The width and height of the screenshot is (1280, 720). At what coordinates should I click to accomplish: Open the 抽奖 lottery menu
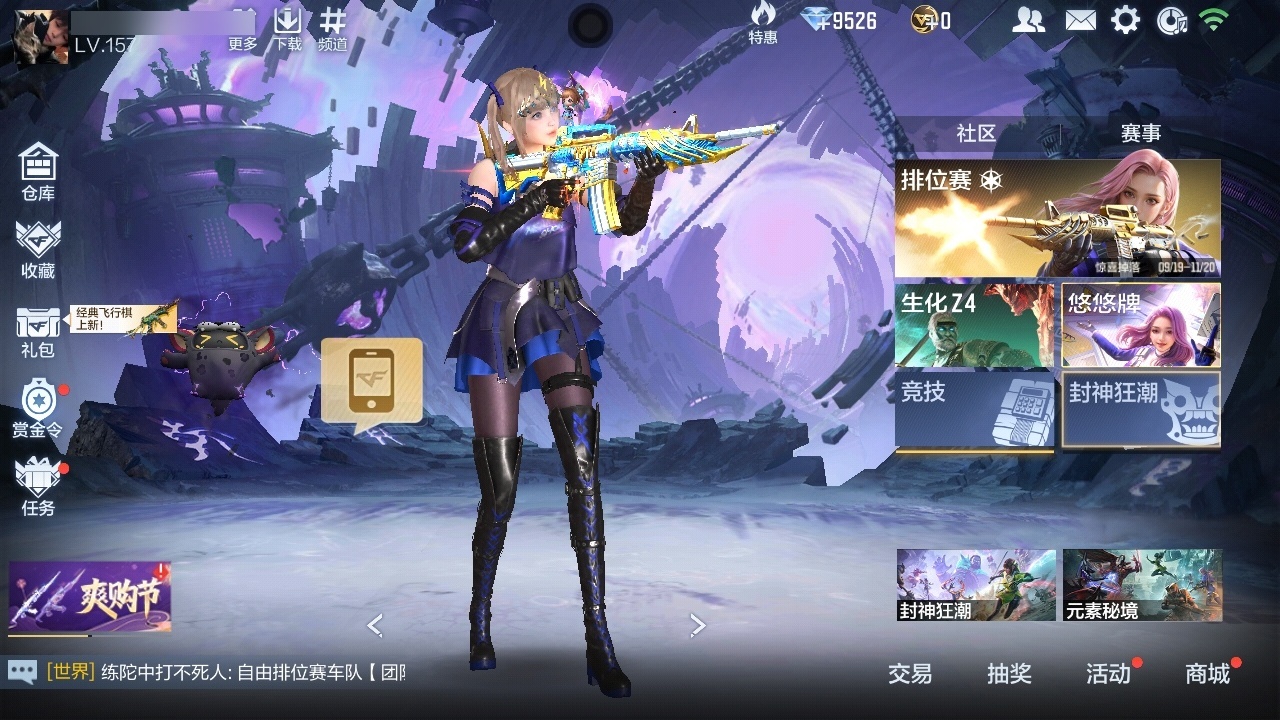click(1009, 674)
